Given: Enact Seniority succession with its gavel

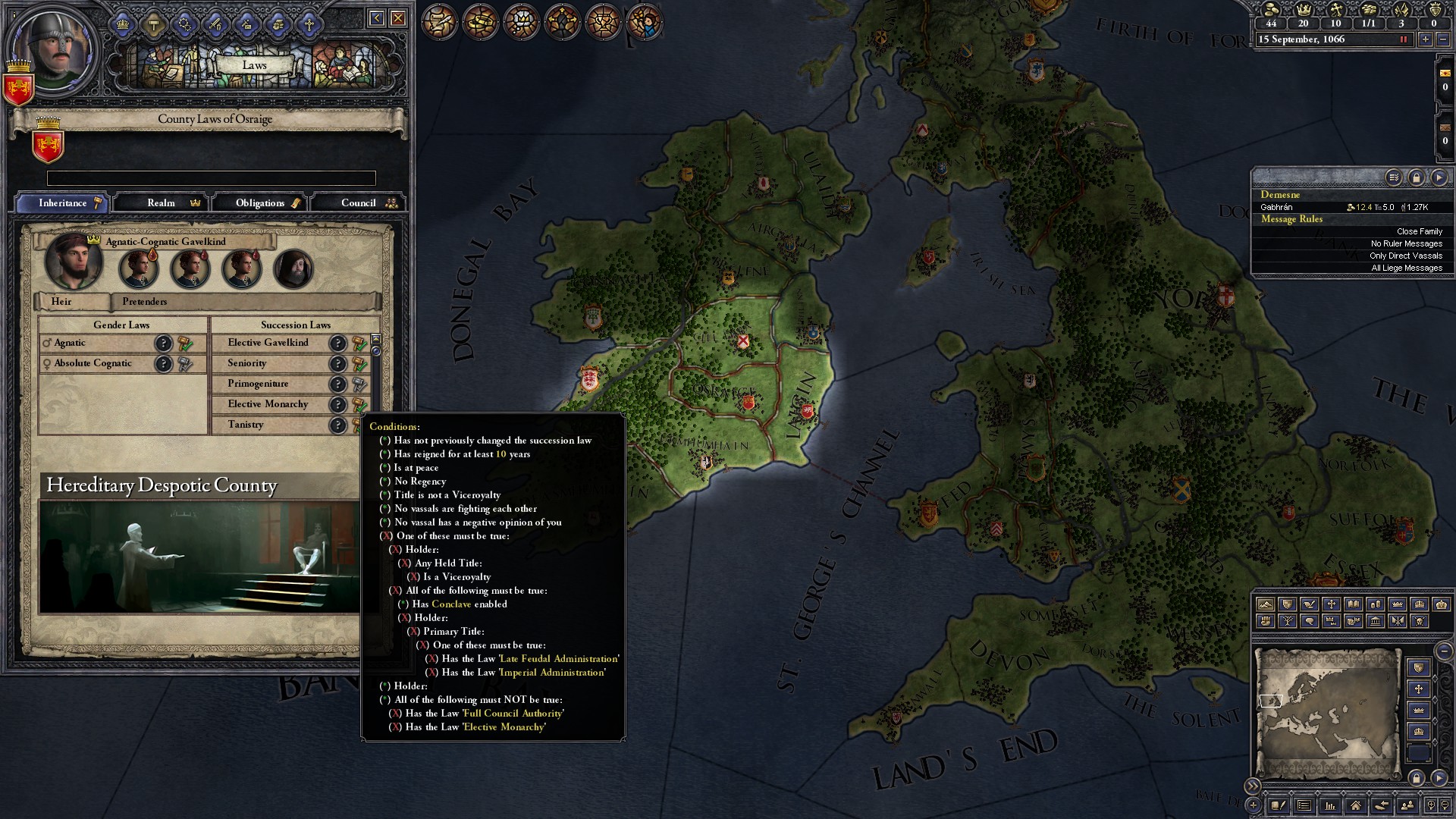Looking at the screenshot, I should click(359, 364).
